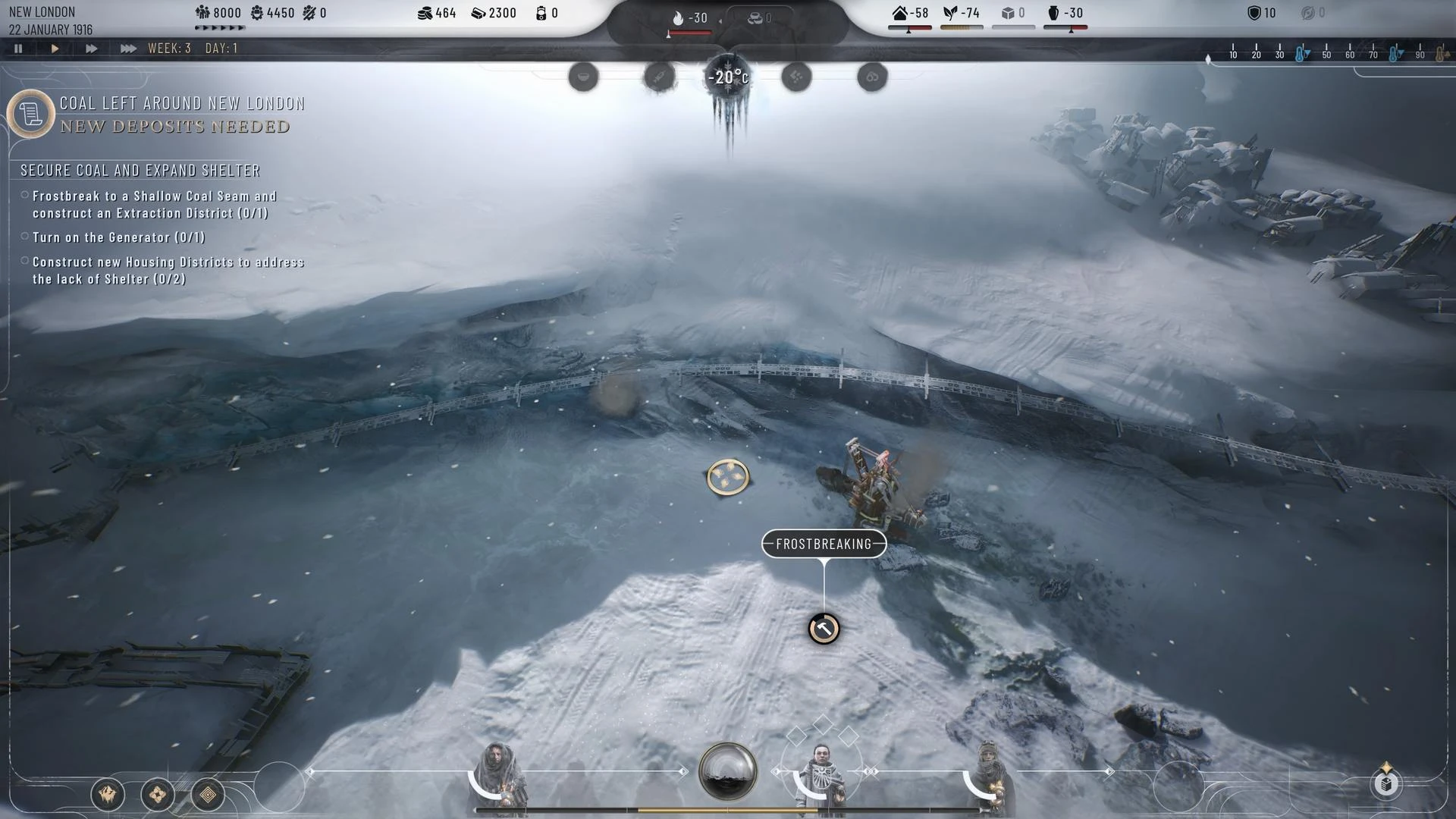The image size is (1456, 819).
Task: Open the districts construction icon bottom left
Action: (x=157, y=795)
